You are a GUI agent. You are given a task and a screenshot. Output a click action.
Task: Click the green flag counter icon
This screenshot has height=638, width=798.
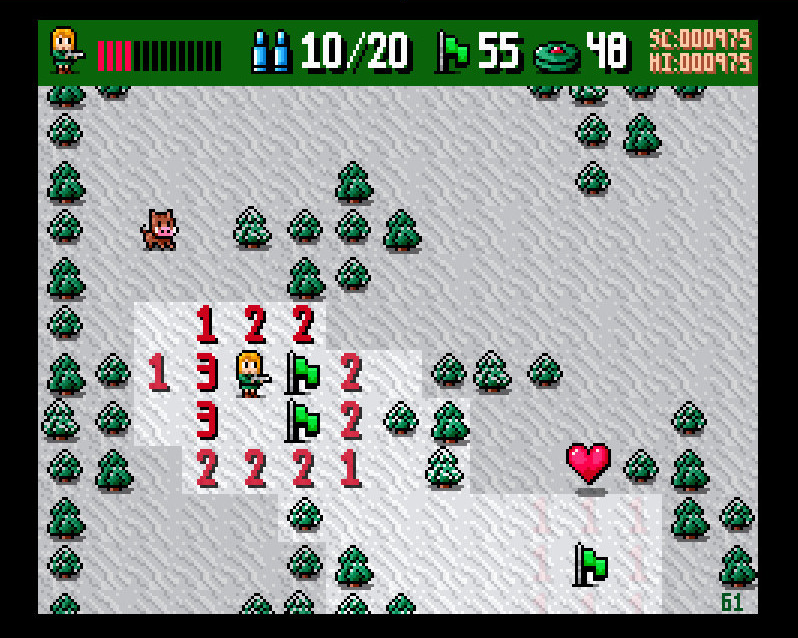click(x=453, y=51)
